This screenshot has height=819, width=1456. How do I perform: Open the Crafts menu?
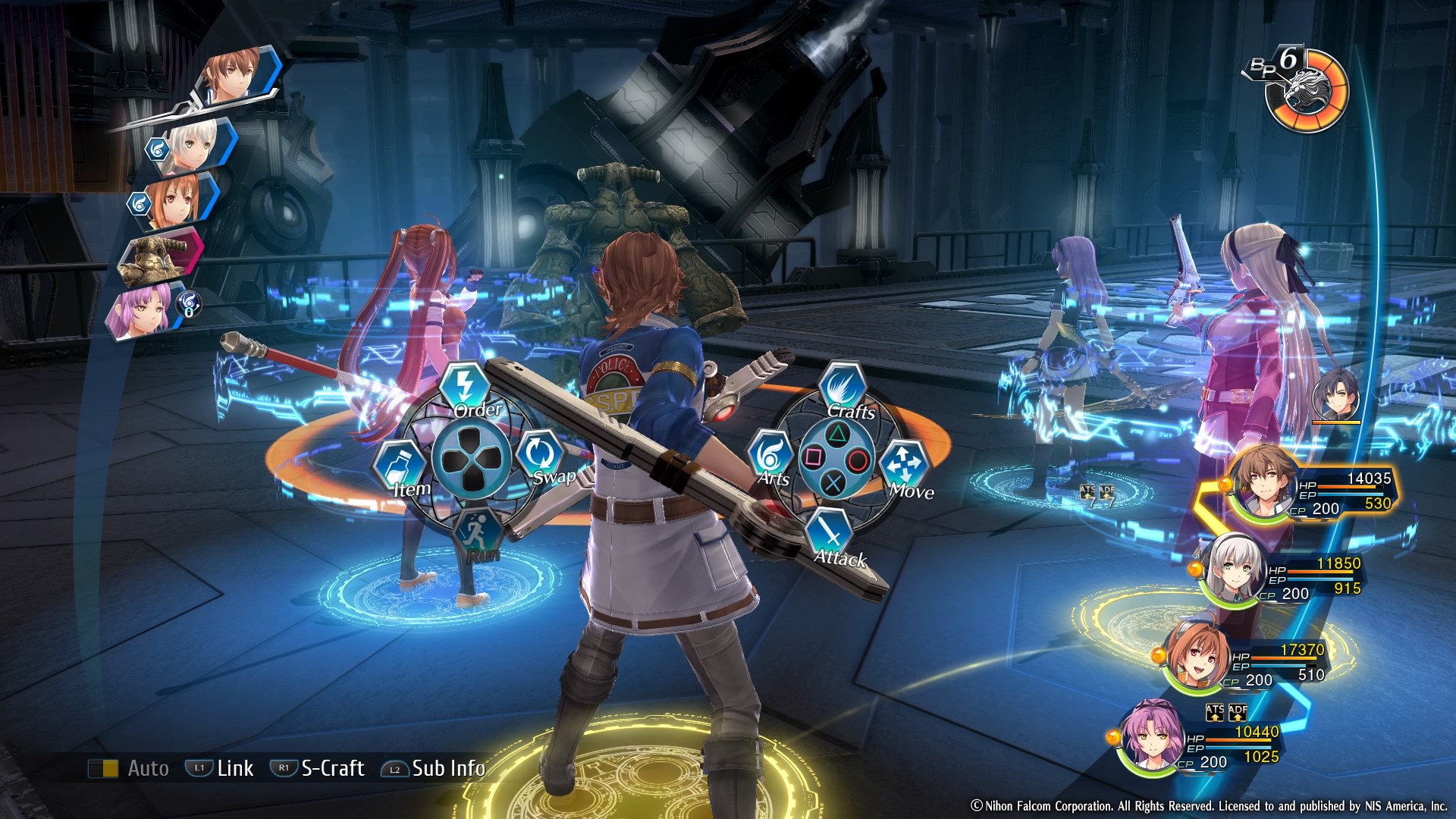pyautogui.click(x=842, y=388)
